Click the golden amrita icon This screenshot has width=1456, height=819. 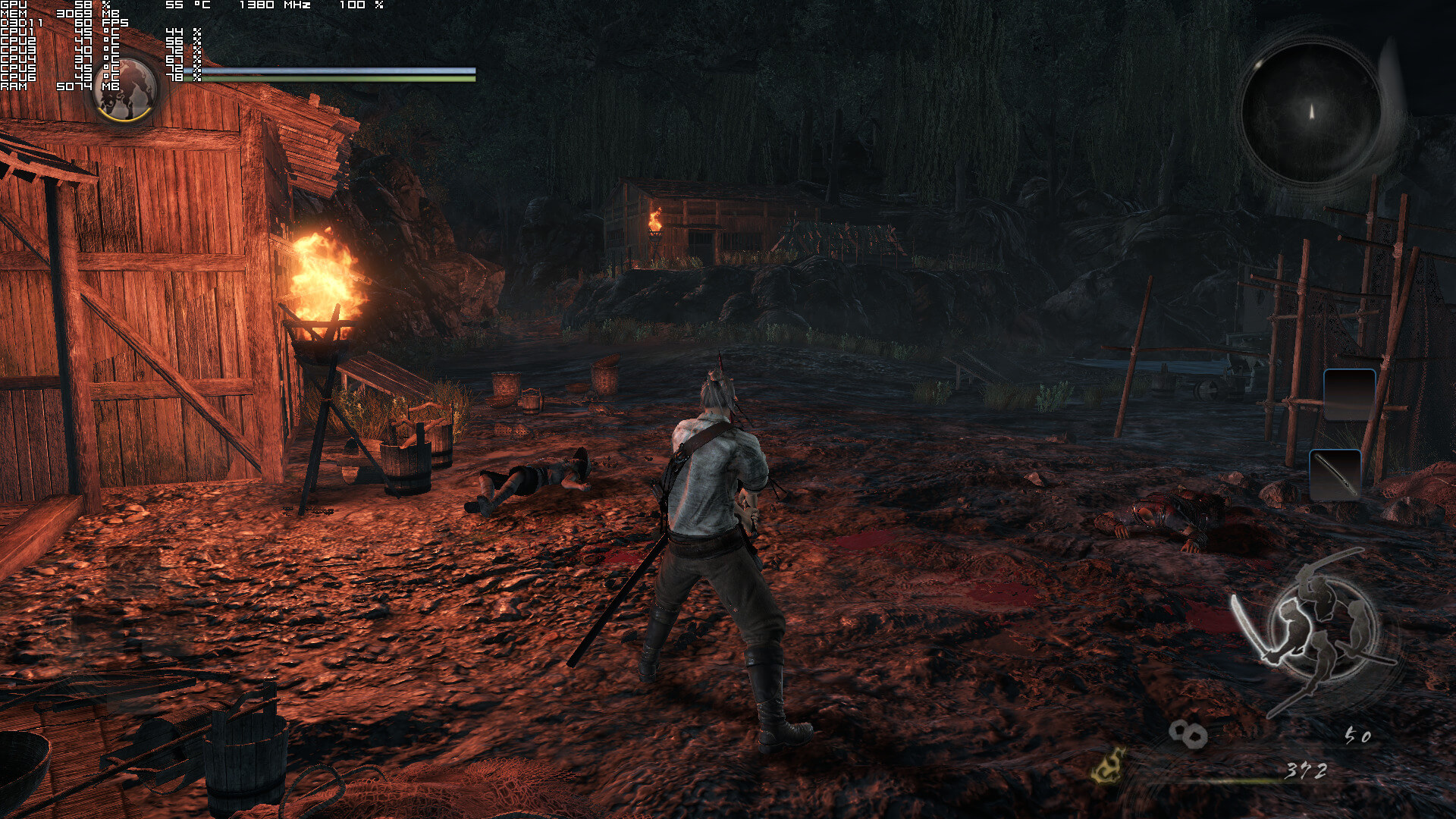(1109, 764)
